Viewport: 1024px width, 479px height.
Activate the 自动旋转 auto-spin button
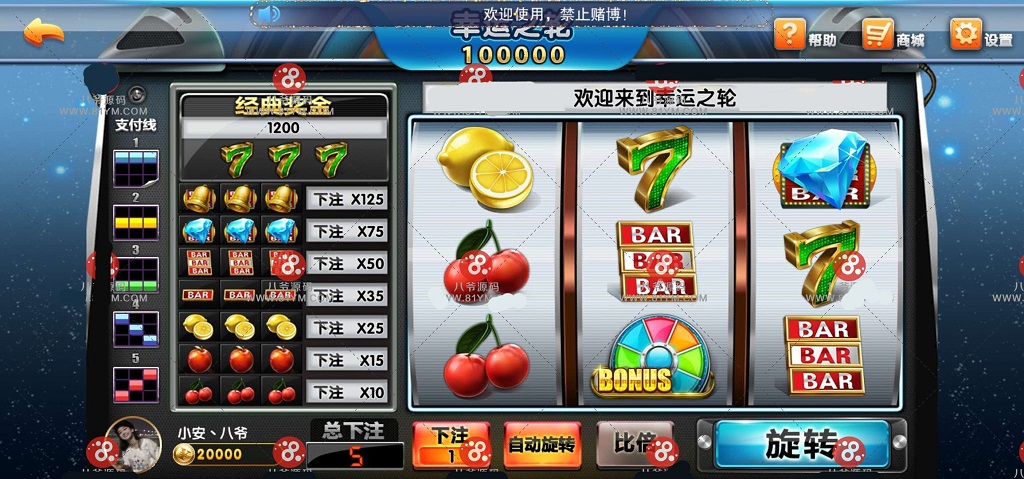click(x=542, y=444)
